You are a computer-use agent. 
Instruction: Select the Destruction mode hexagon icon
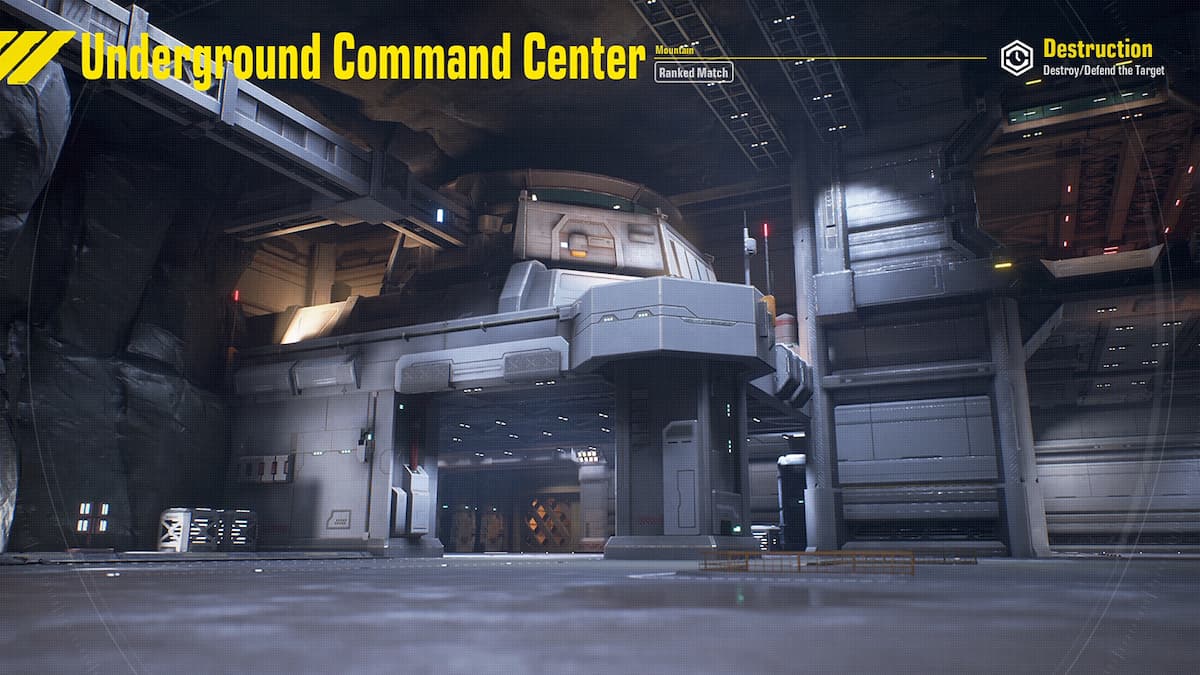click(1017, 57)
